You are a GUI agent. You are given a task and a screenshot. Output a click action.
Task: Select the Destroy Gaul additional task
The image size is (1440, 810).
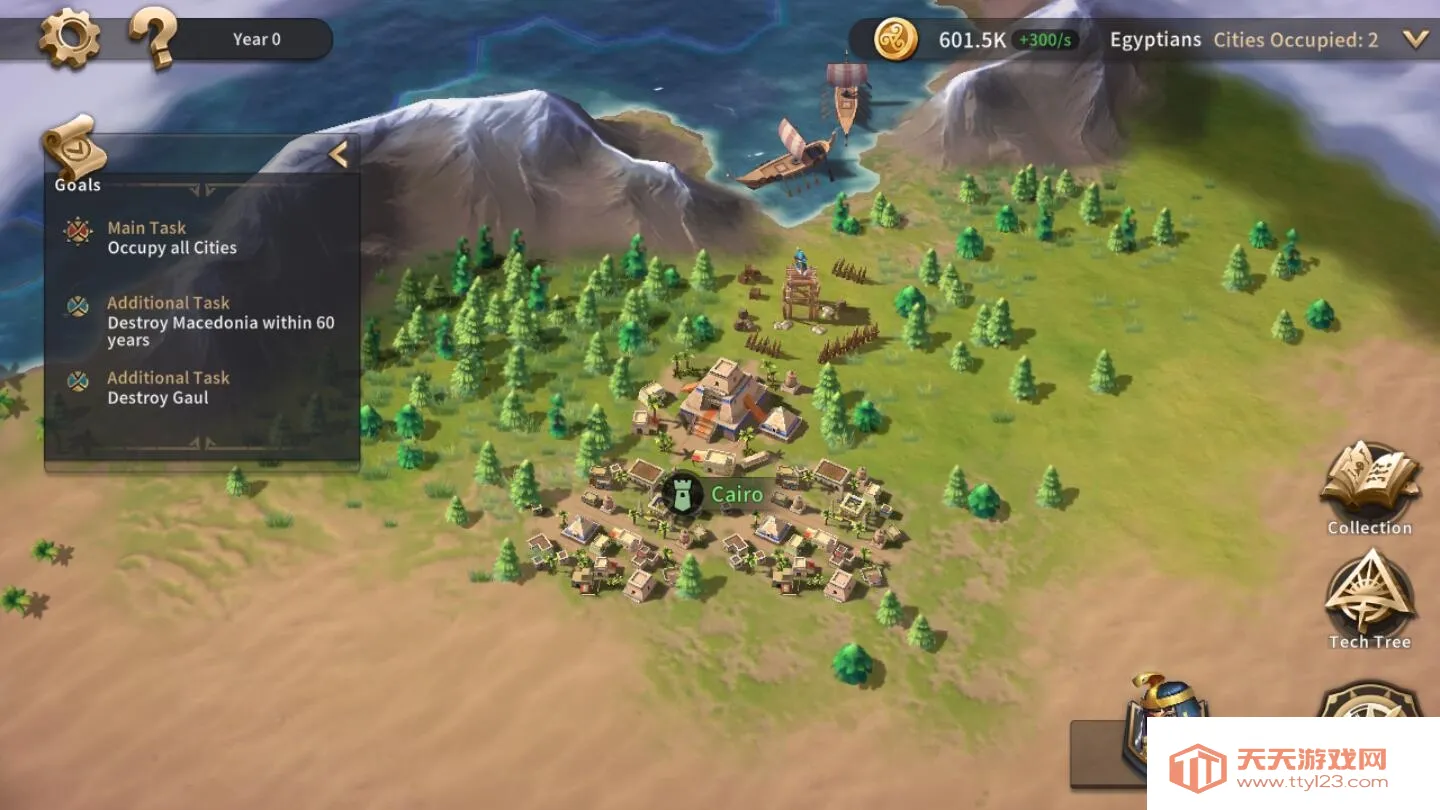tap(168, 388)
